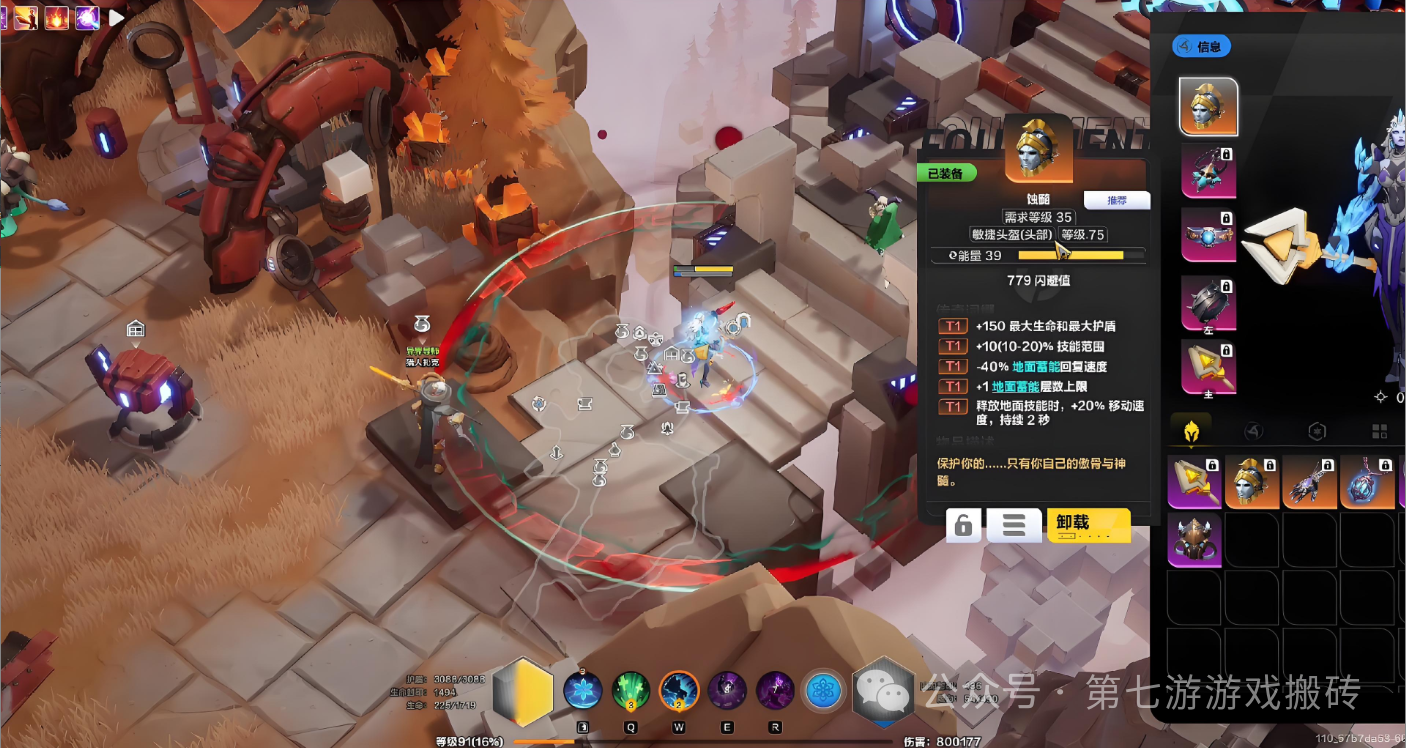Select the equipped golden helmet slot

coord(1208,107)
